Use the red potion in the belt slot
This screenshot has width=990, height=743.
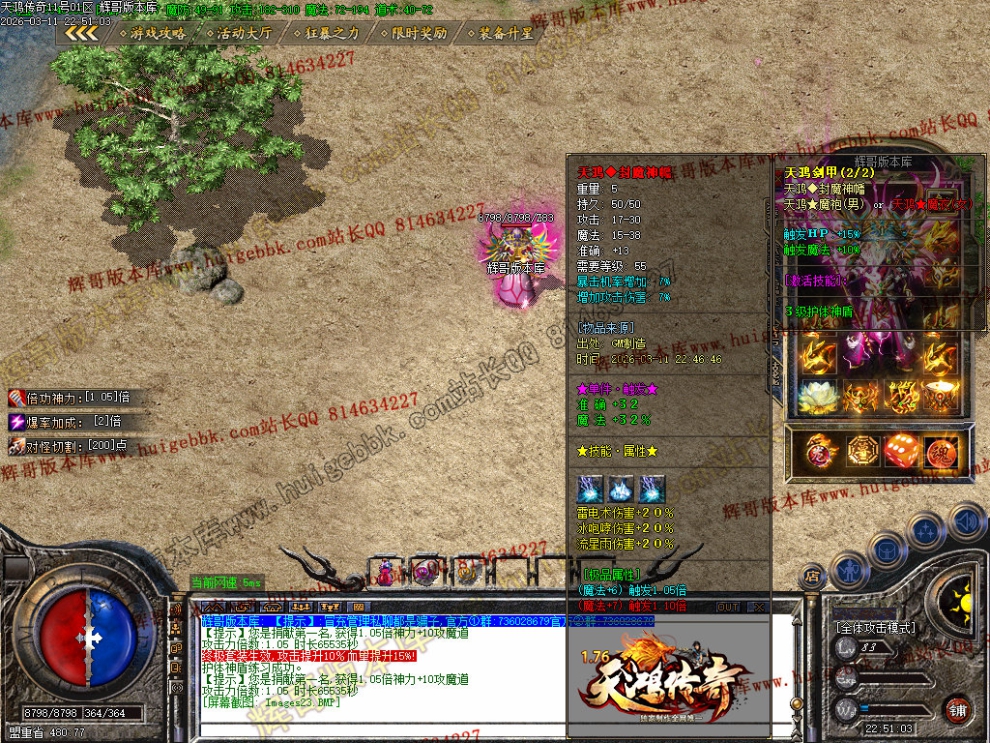(386, 572)
